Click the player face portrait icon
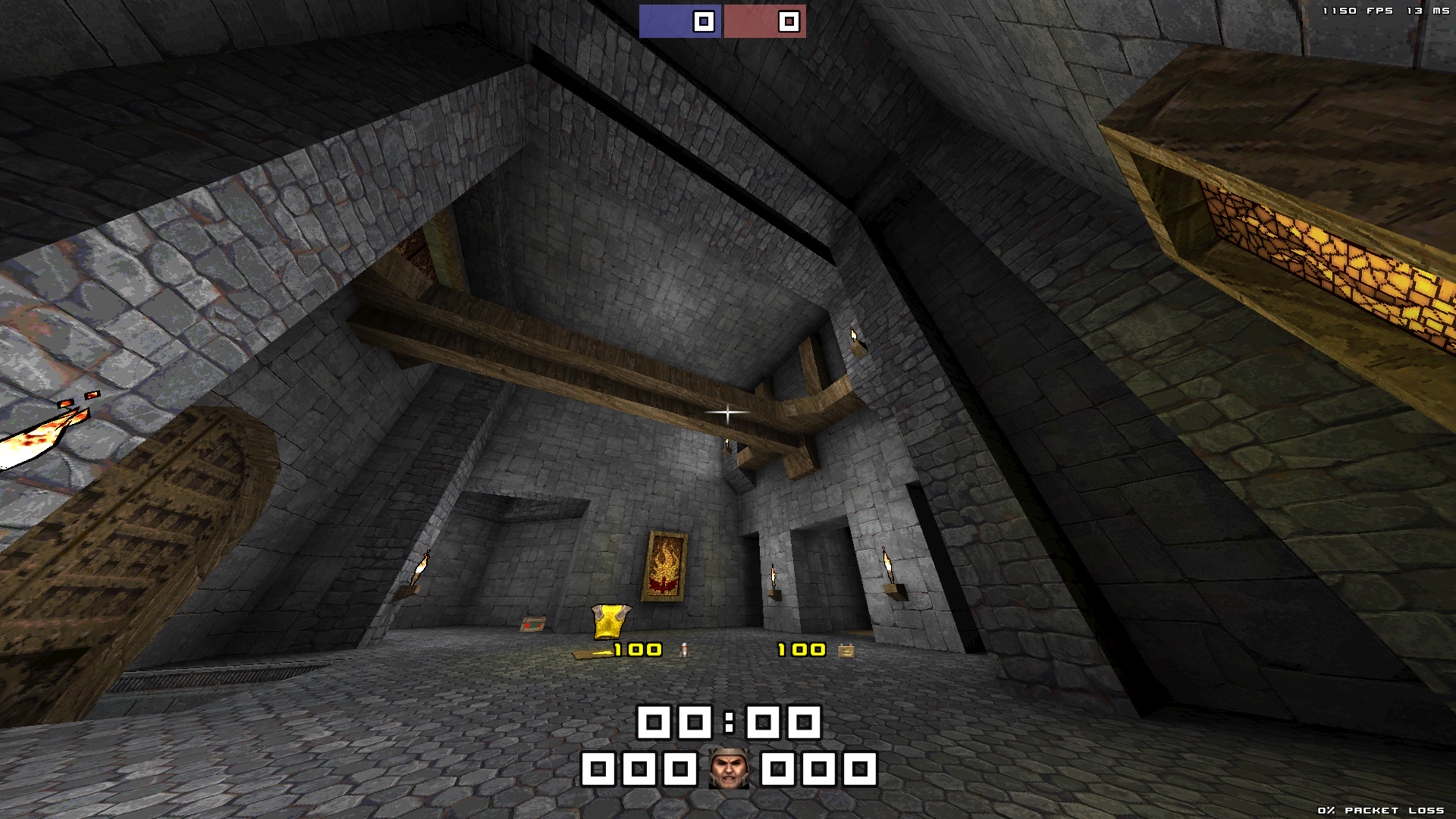1456x819 pixels. 729,769
